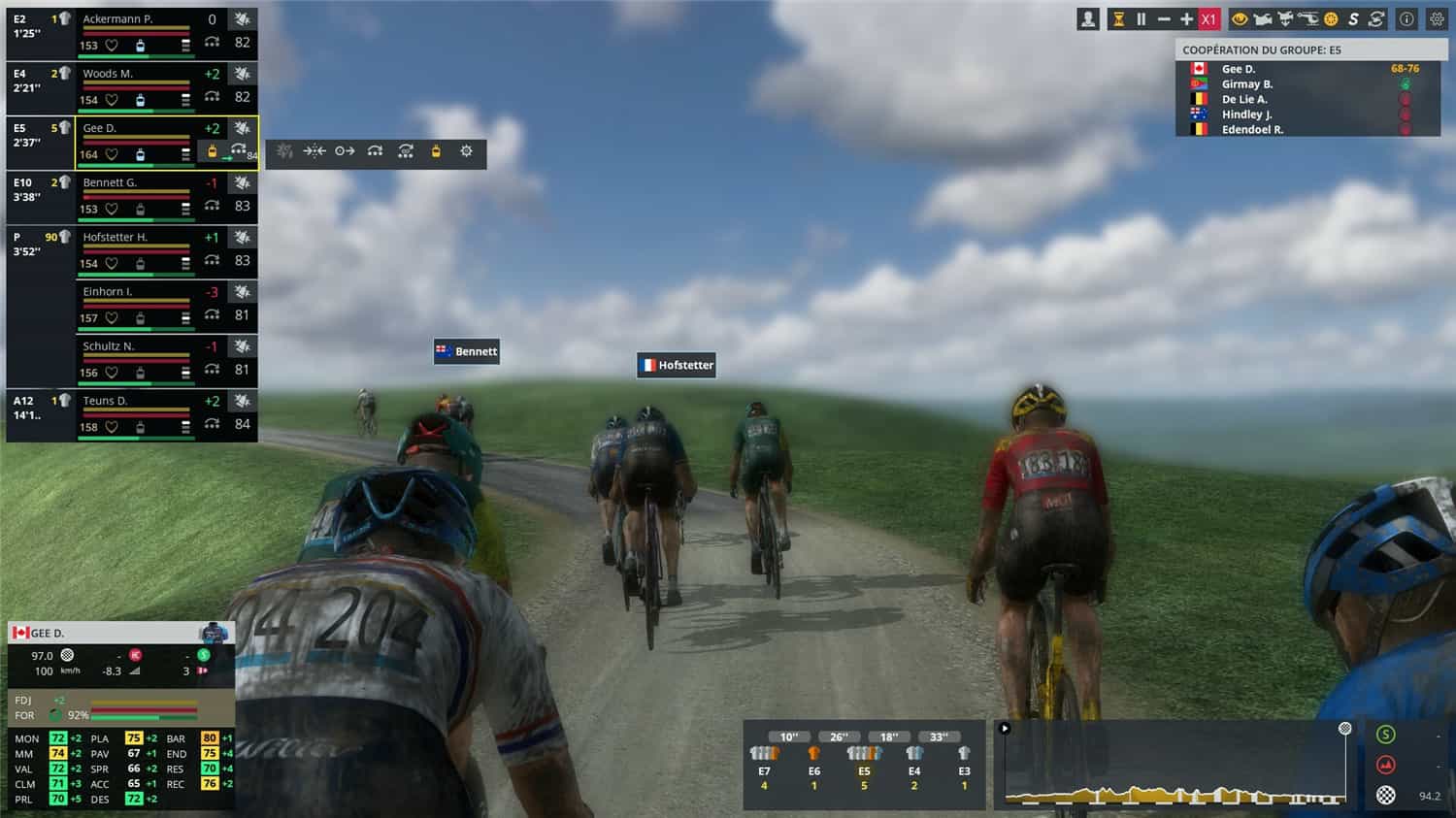Select Woods M.'s rider card in the left panel
The height and width of the screenshot is (818, 1456).
pos(136,87)
